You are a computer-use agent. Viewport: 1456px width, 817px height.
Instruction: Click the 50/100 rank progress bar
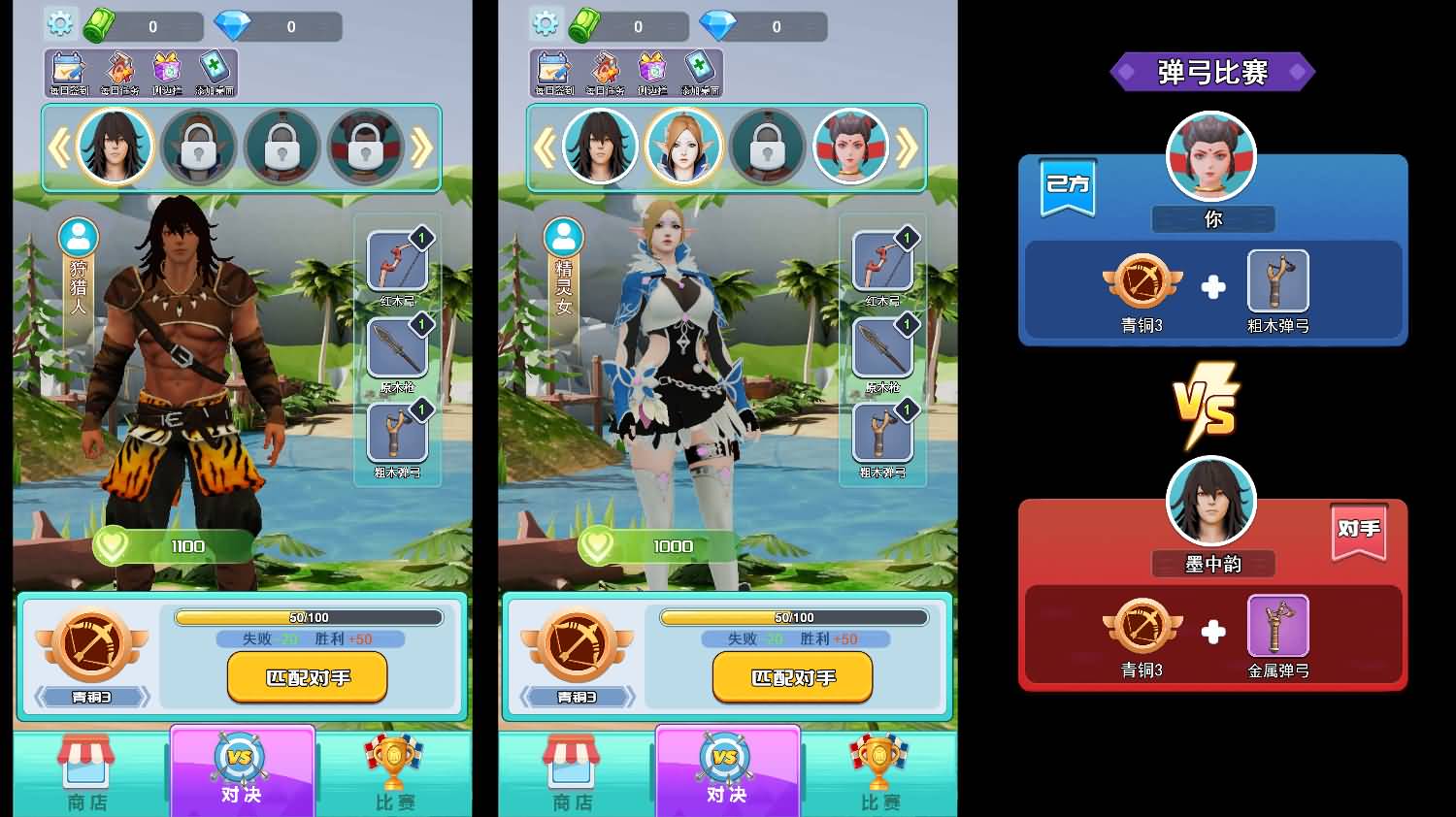pos(307,616)
